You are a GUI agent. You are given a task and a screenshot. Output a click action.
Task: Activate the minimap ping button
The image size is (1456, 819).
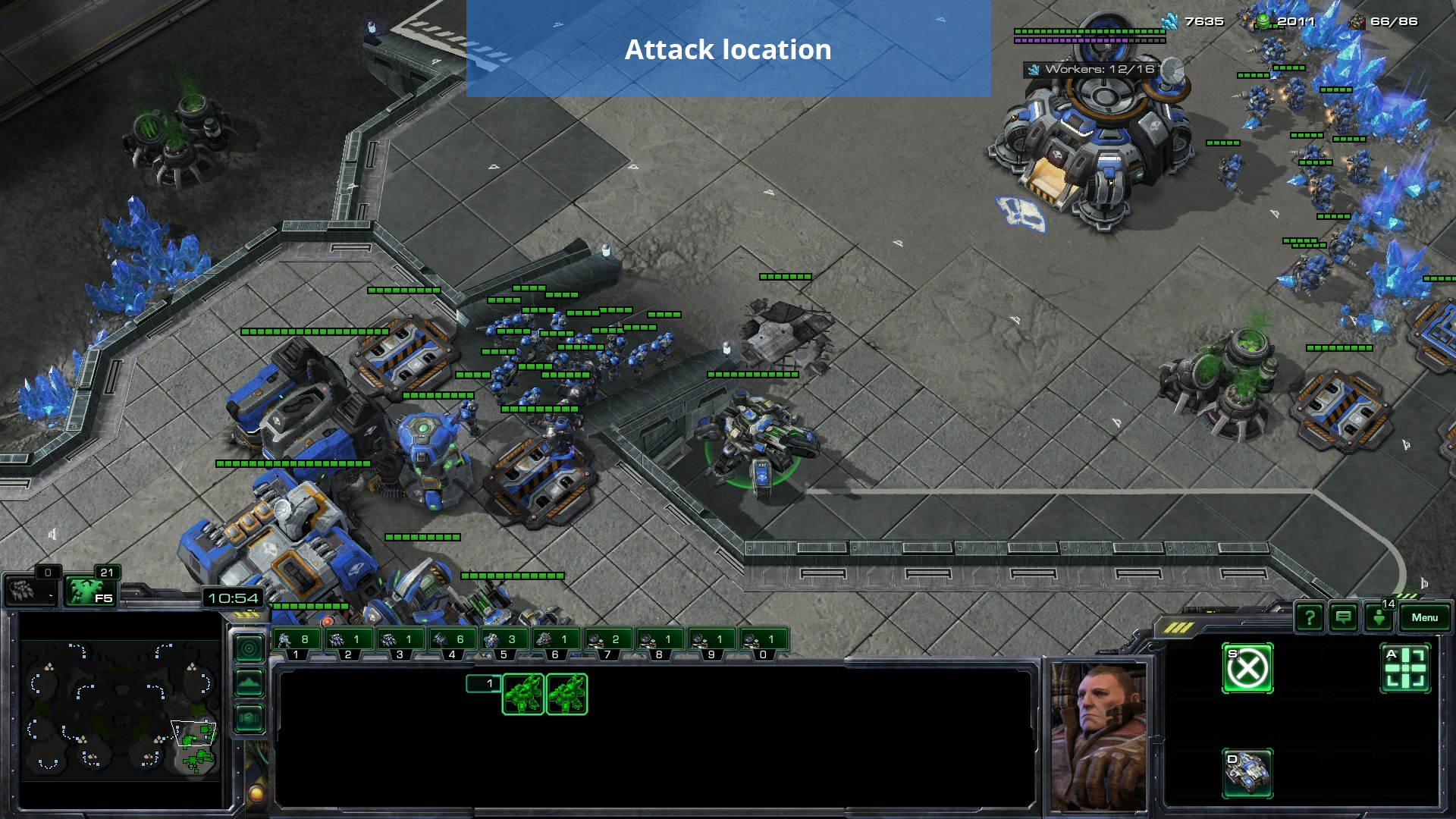[249, 648]
